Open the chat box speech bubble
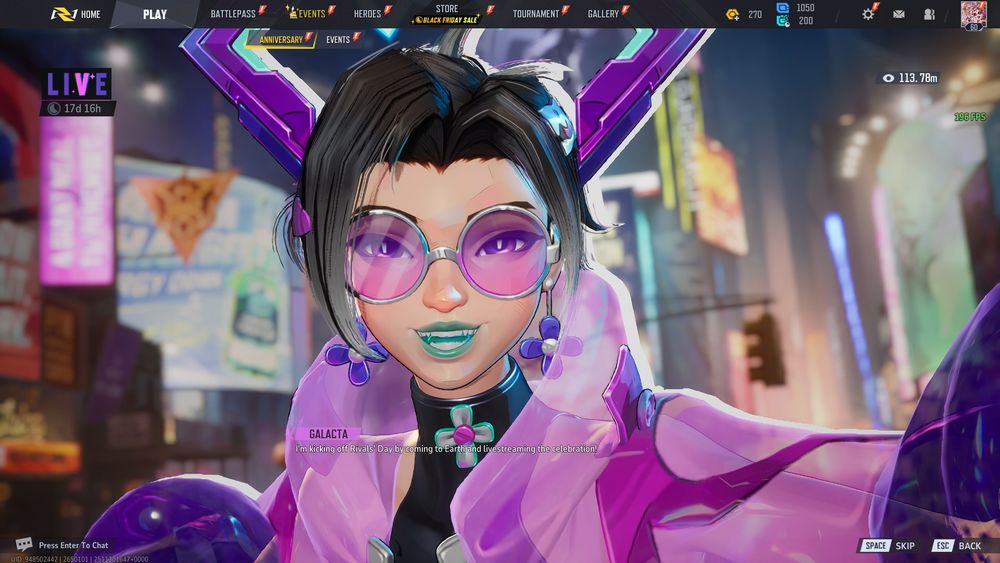The width and height of the screenshot is (1000, 563). (x=24, y=545)
